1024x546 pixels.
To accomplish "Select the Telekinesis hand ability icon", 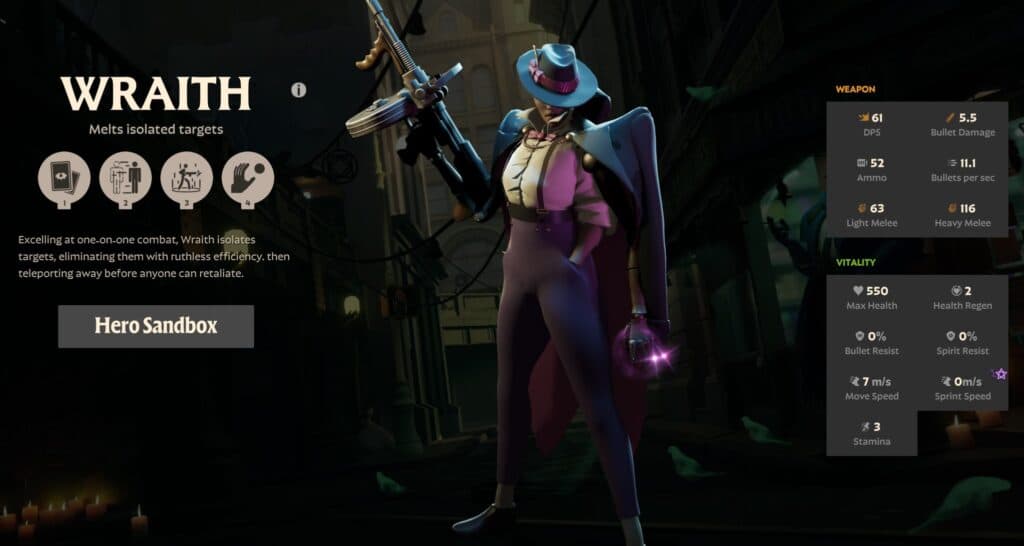I will click(248, 177).
